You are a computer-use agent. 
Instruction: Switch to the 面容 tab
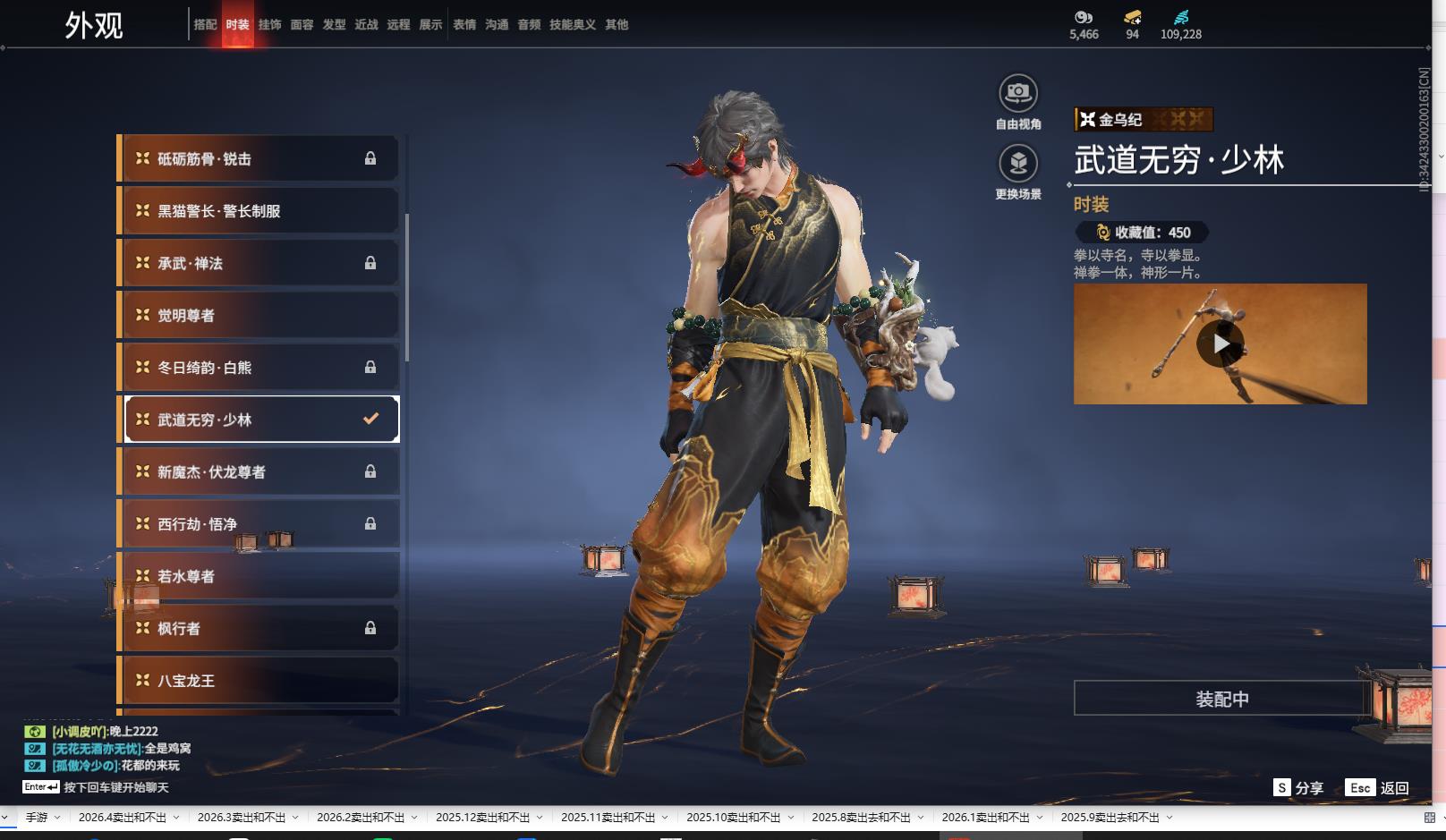click(x=302, y=24)
